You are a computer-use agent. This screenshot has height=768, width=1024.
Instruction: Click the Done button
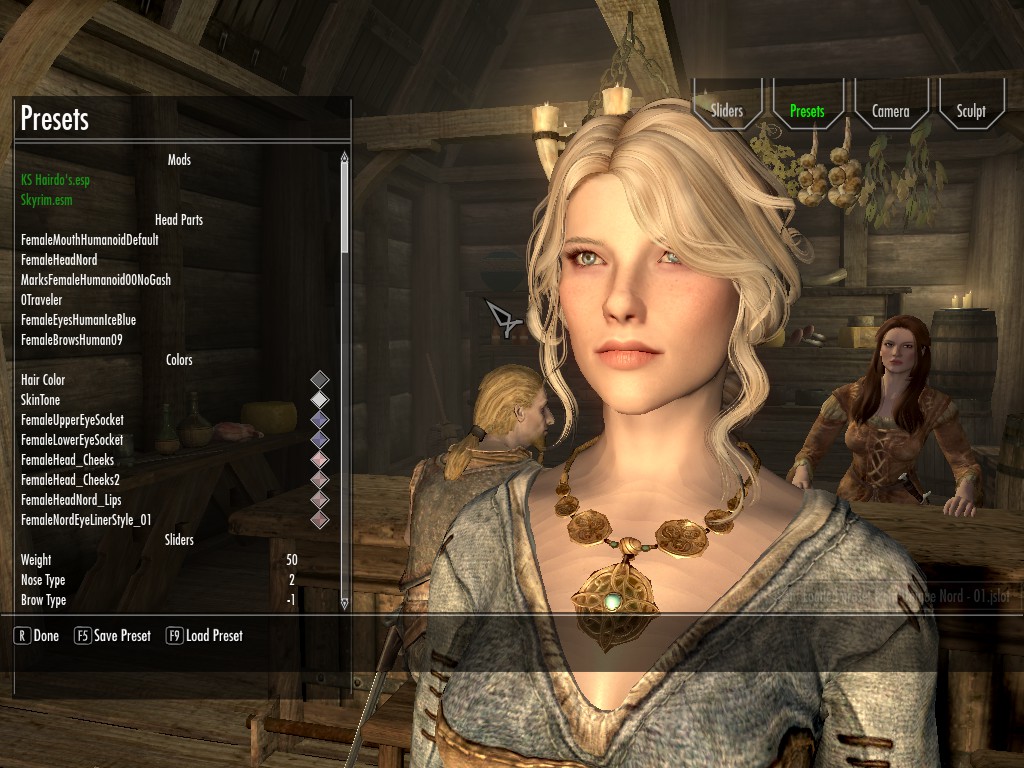click(x=37, y=636)
